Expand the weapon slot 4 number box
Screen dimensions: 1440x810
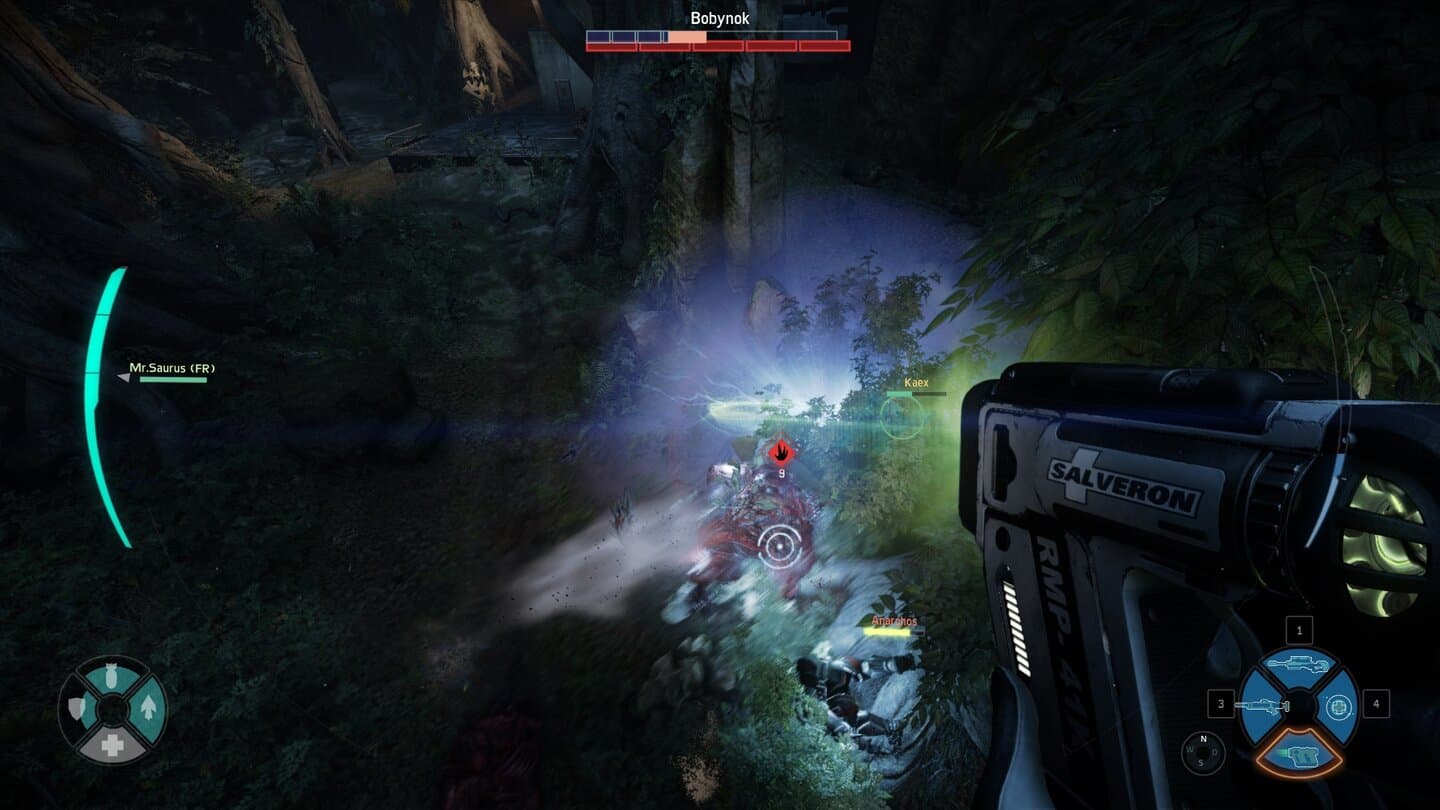pyautogui.click(x=1376, y=704)
